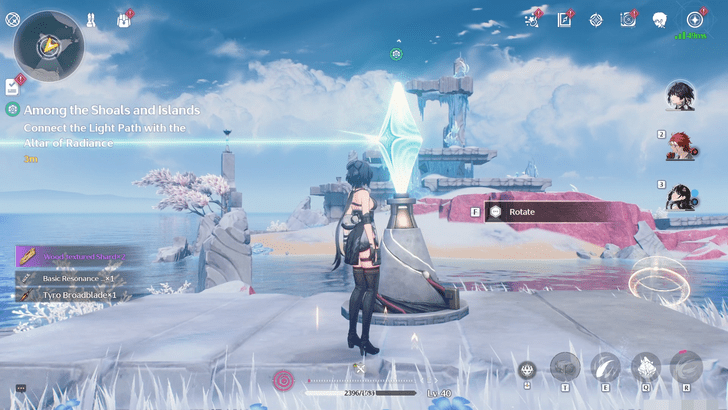
Task: Open the crosshair target icon
Action: tap(596, 19)
